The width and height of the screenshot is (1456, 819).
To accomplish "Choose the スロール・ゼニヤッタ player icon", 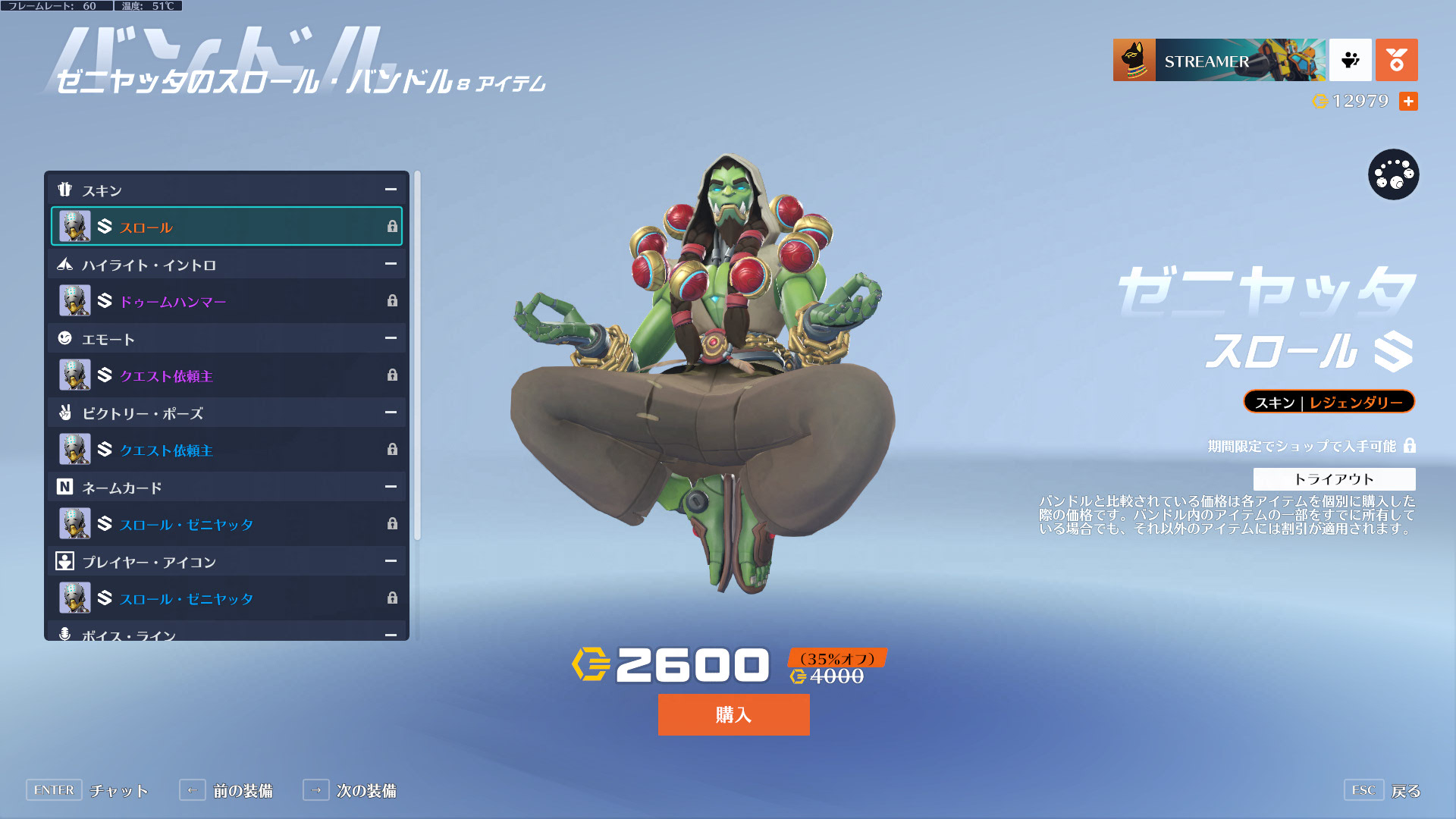I will pyautogui.click(x=226, y=598).
